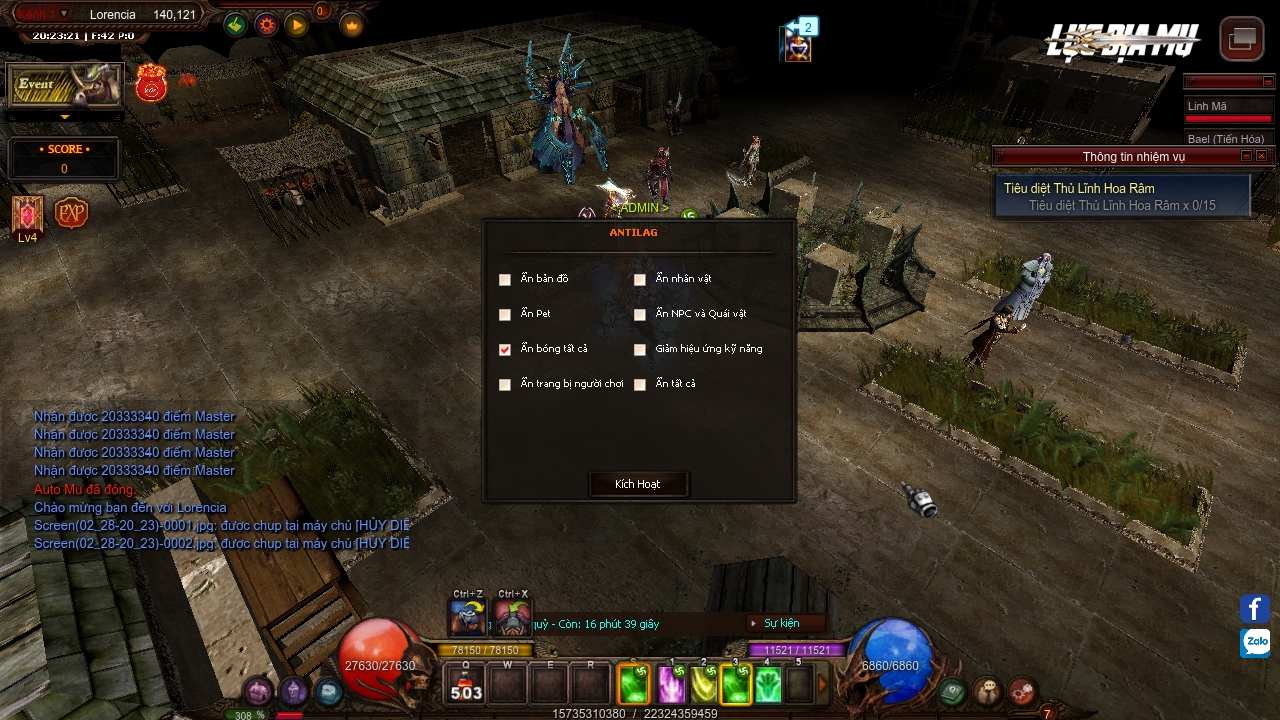The height and width of the screenshot is (720, 1280).
Task: Open the Facebook link icon
Action: pyautogui.click(x=1255, y=608)
